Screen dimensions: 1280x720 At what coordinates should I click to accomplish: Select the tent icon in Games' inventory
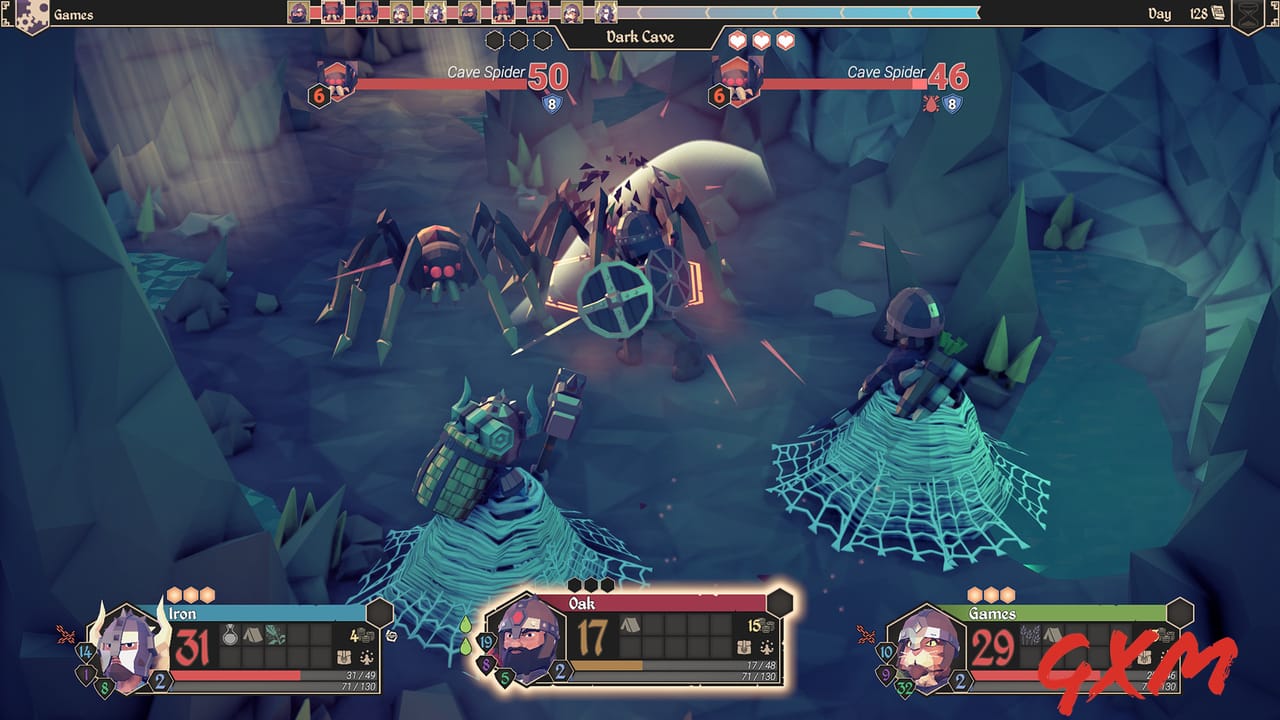(x=1051, y=636)
